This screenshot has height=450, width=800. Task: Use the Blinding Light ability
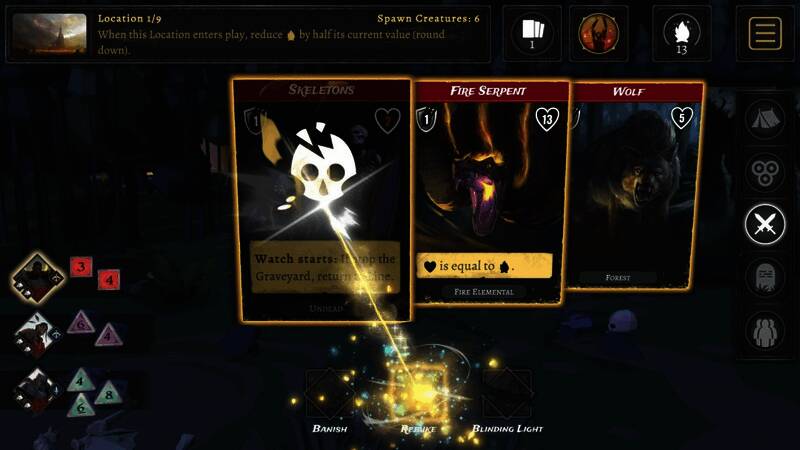[x=506, y=395]
